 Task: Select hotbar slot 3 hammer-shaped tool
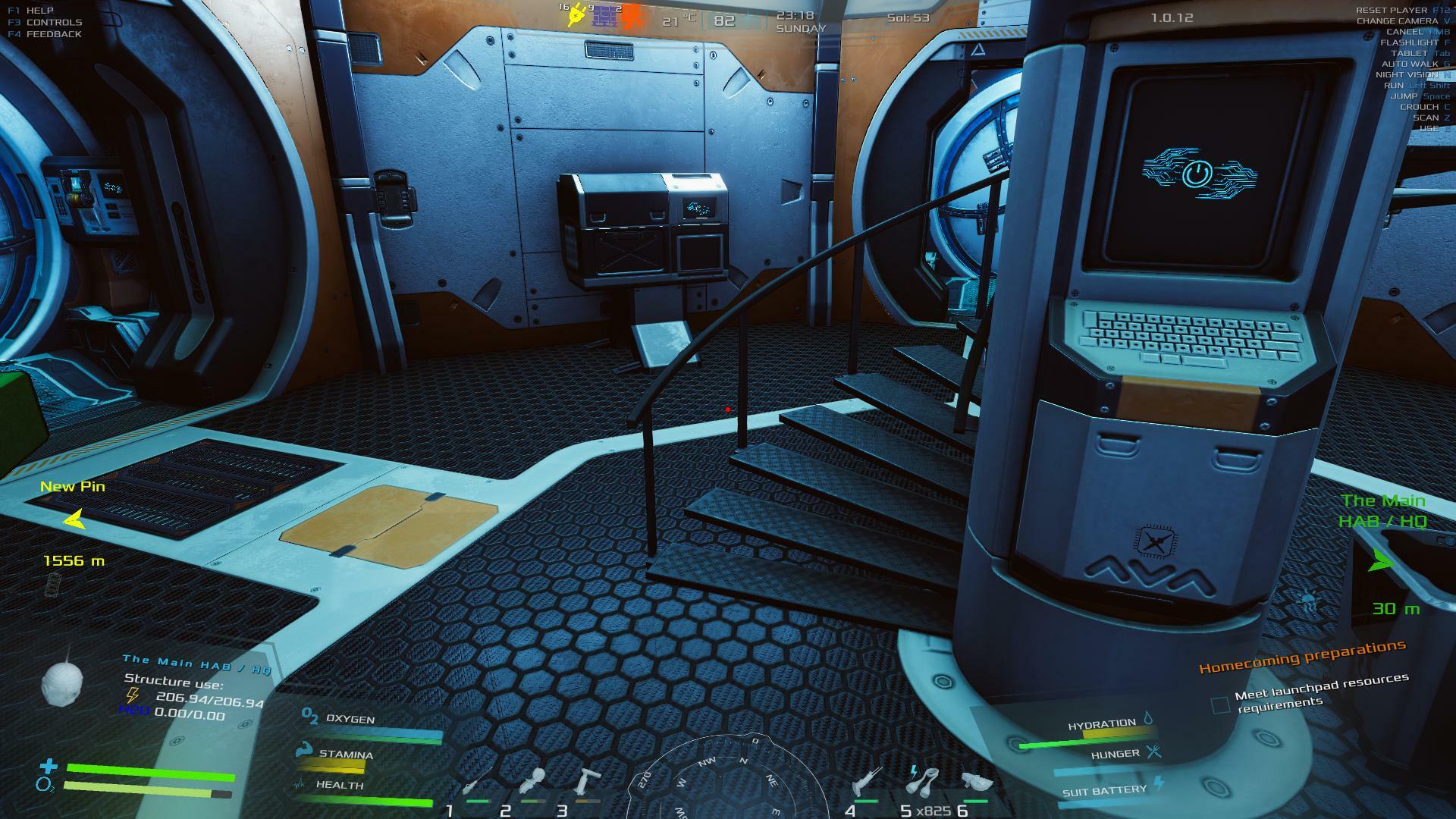click(587, 782)
